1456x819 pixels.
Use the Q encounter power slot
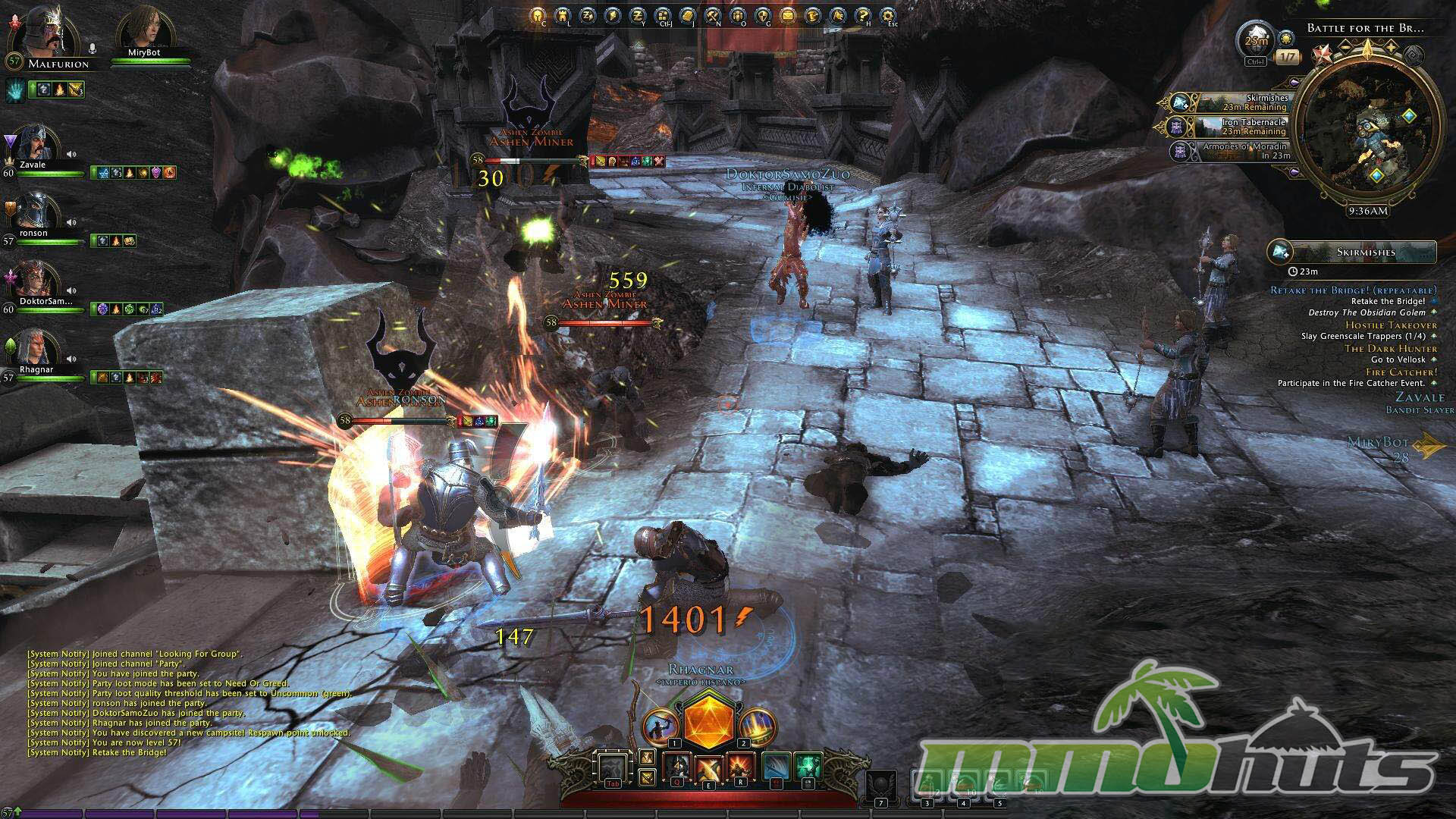coord(679,767)
